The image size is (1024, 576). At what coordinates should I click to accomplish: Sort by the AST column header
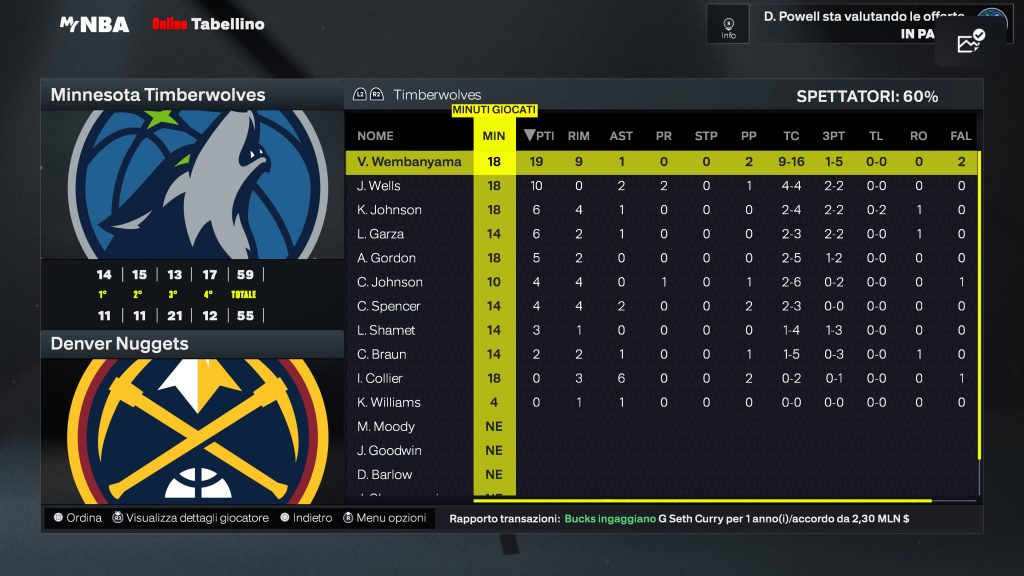[x=621, y=136]
